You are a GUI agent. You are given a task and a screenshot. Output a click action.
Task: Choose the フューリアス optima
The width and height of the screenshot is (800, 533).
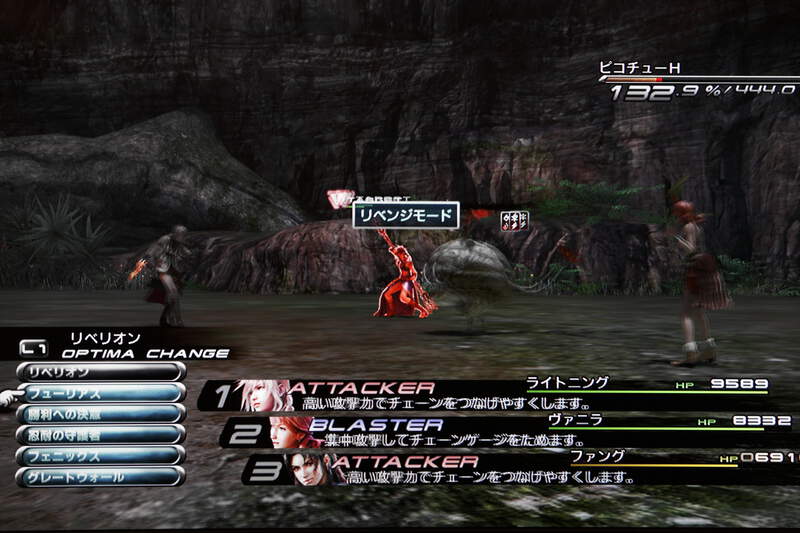98,393
